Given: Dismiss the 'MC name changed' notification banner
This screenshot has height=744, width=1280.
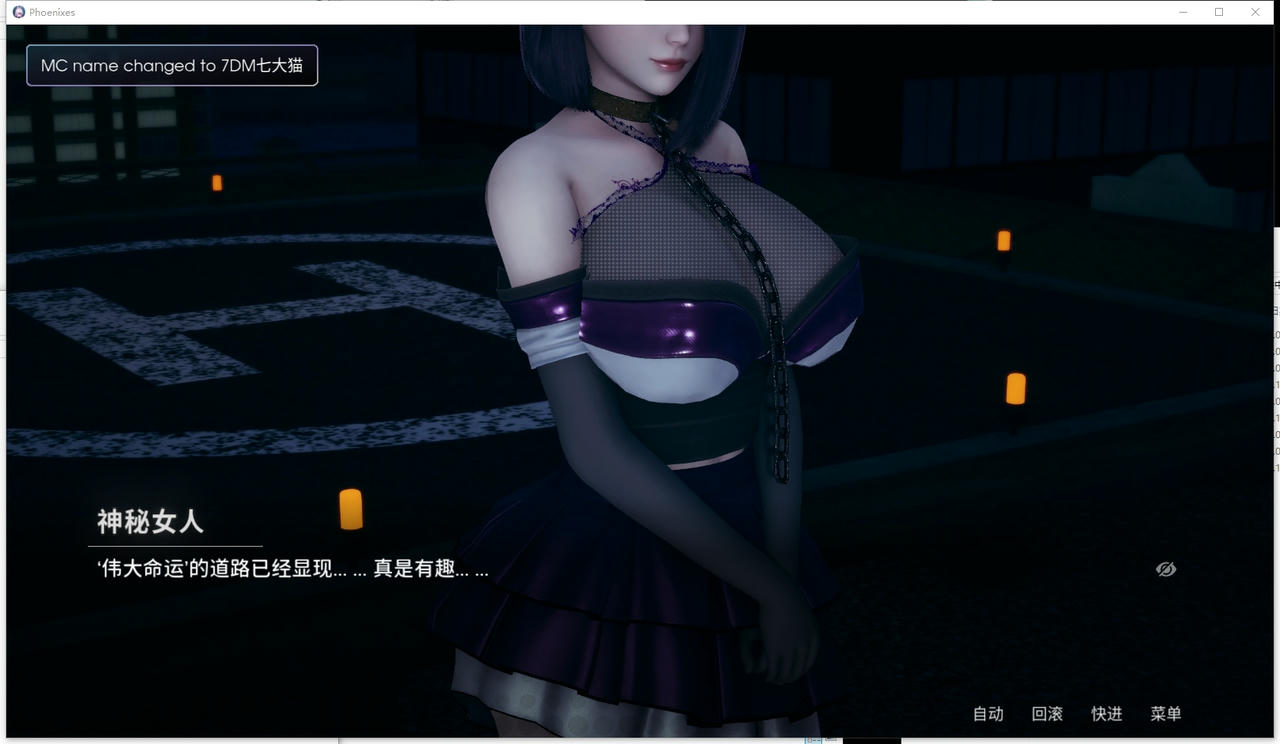Looking at the screenshot, I should [170, 64].
